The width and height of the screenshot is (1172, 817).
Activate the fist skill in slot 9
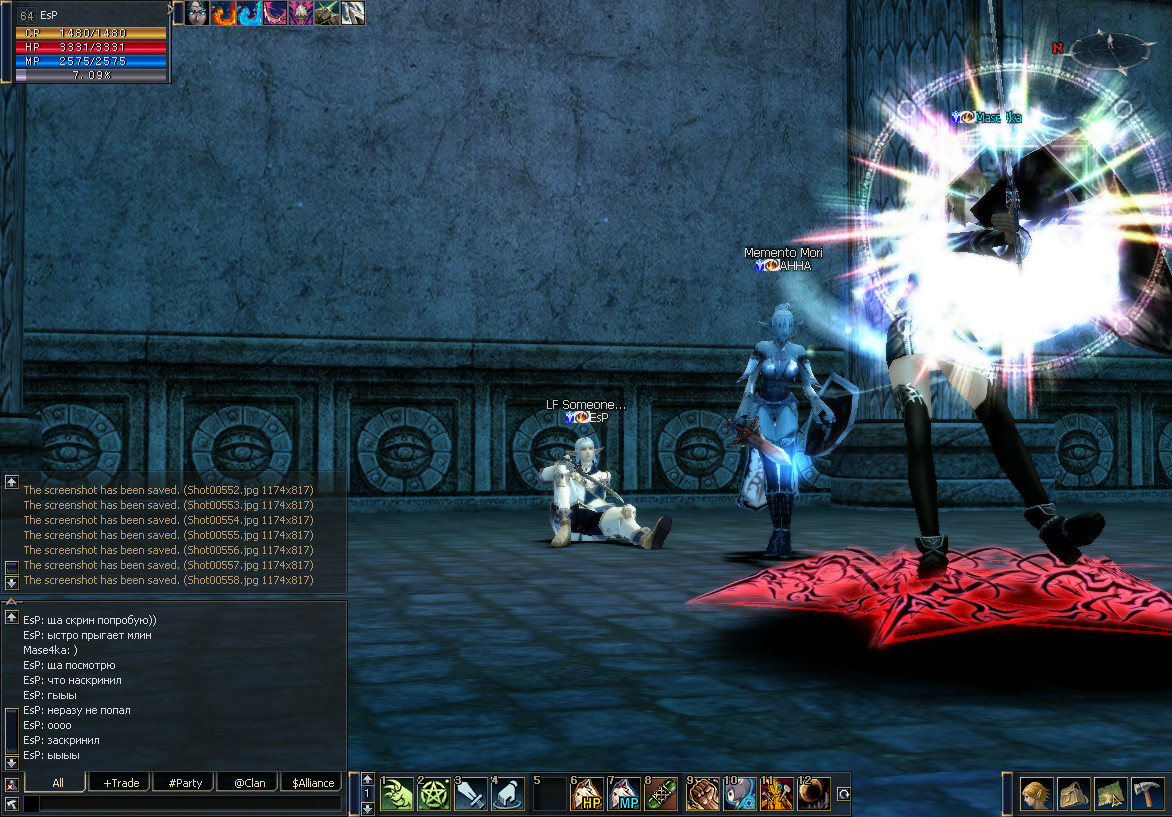(x=703, y=794)
